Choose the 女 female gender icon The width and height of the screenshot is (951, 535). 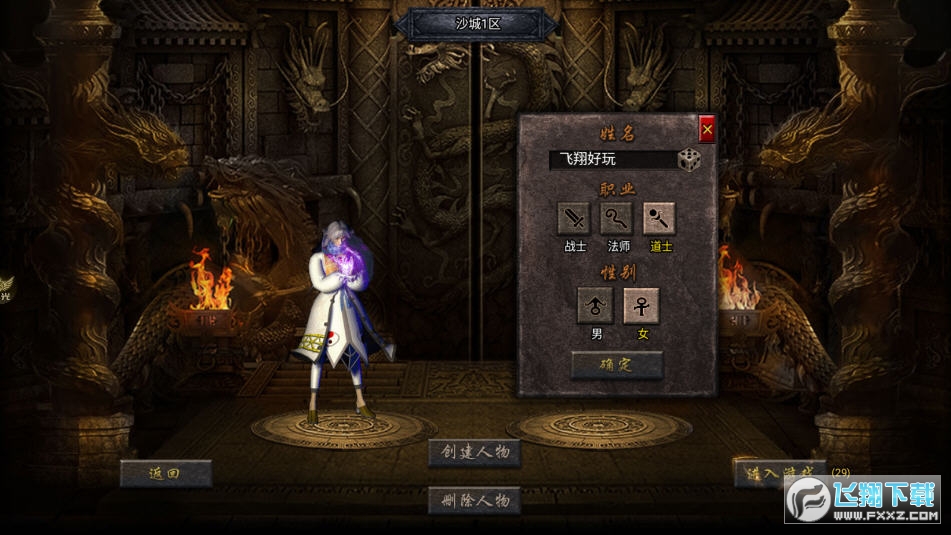coord(641,305)
